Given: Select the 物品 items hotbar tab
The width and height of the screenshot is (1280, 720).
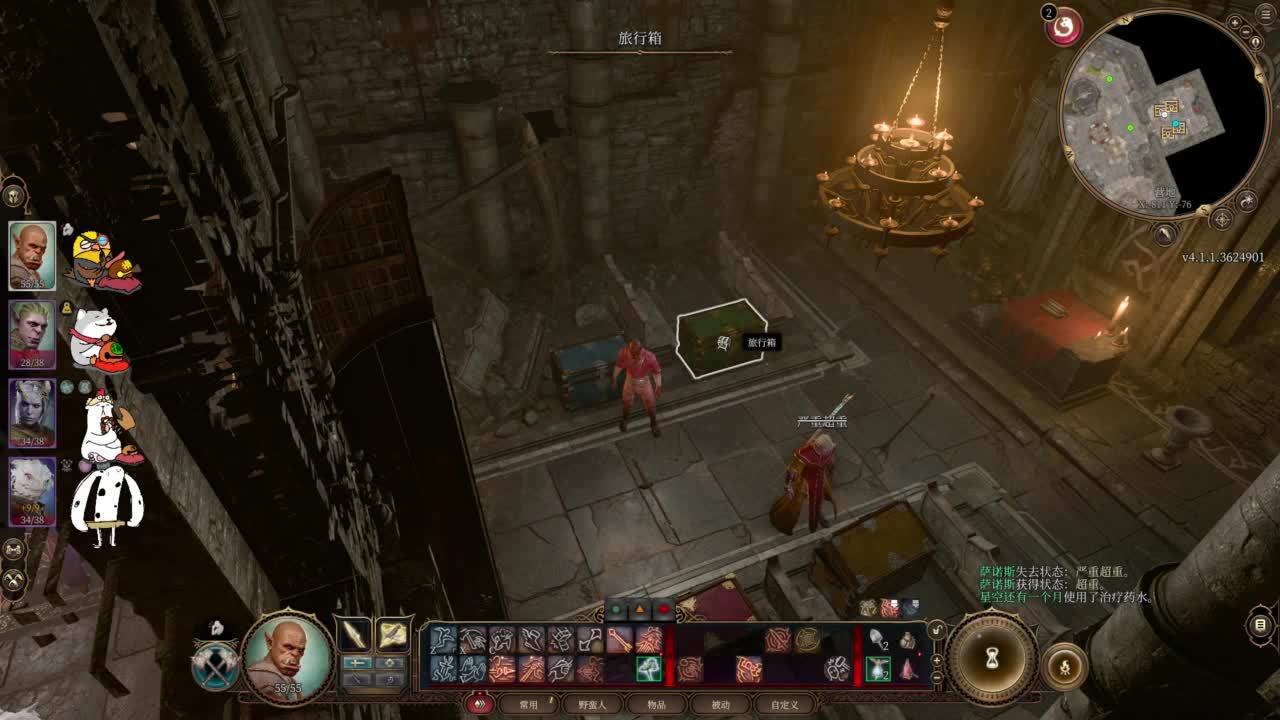Looking at the screenshot, I should pos(656,704).
